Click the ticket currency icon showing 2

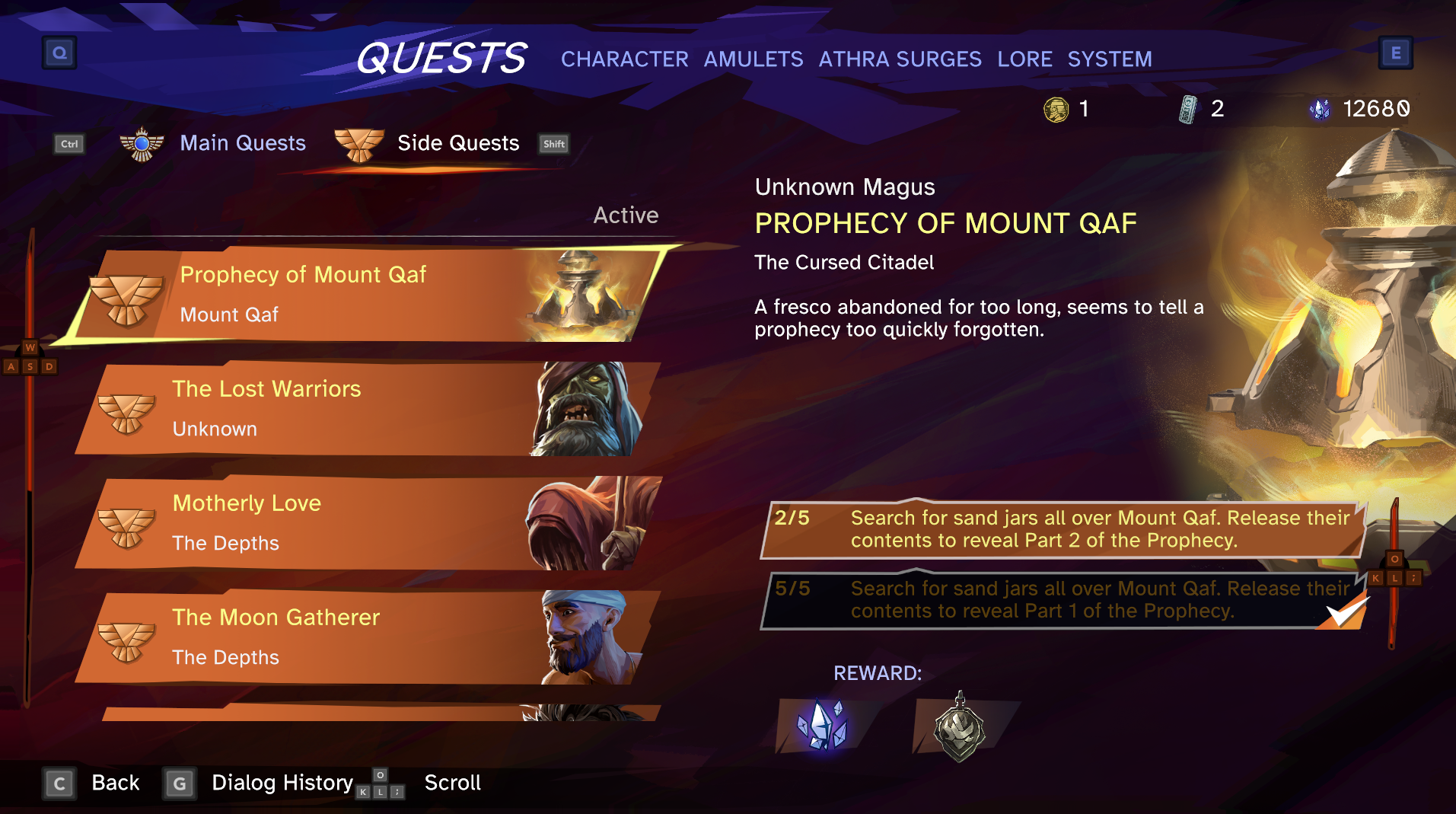pos(1188,108)
